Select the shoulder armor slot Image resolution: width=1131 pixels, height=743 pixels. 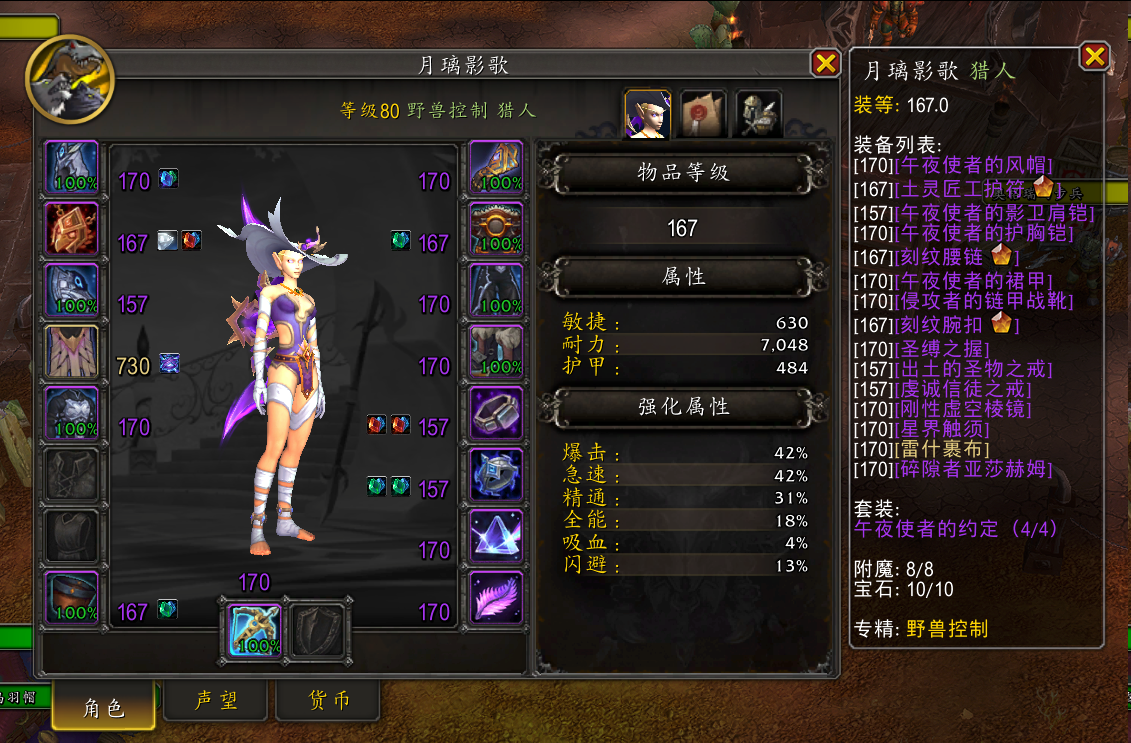72,291
